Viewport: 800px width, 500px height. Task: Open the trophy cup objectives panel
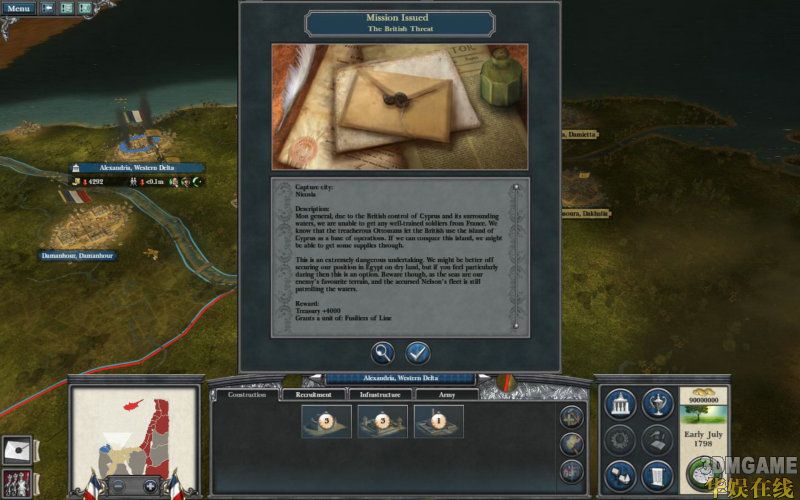pyautogui.click(x=656, y=403)
